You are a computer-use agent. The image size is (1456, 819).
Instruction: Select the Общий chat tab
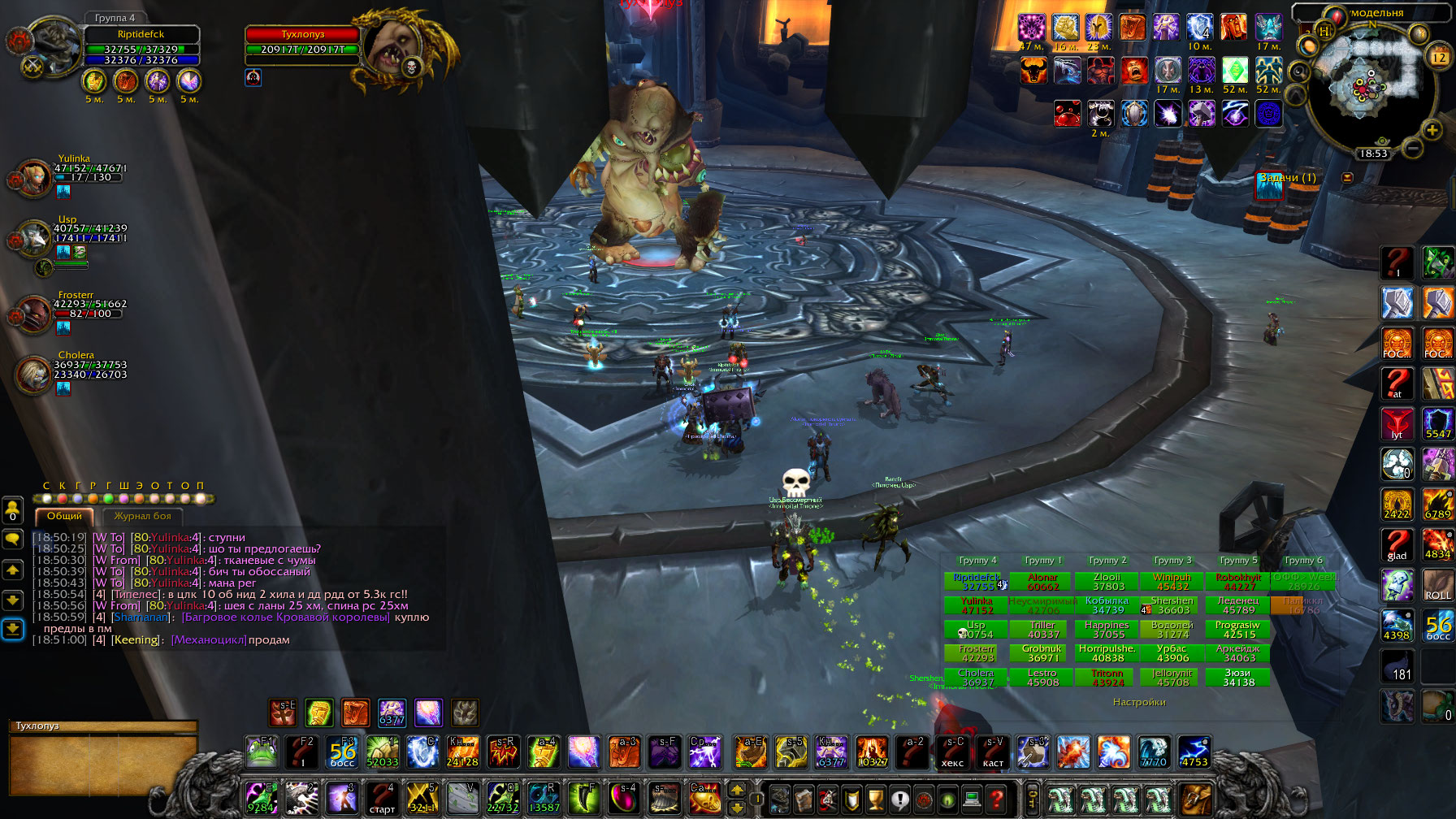[64, 516]
